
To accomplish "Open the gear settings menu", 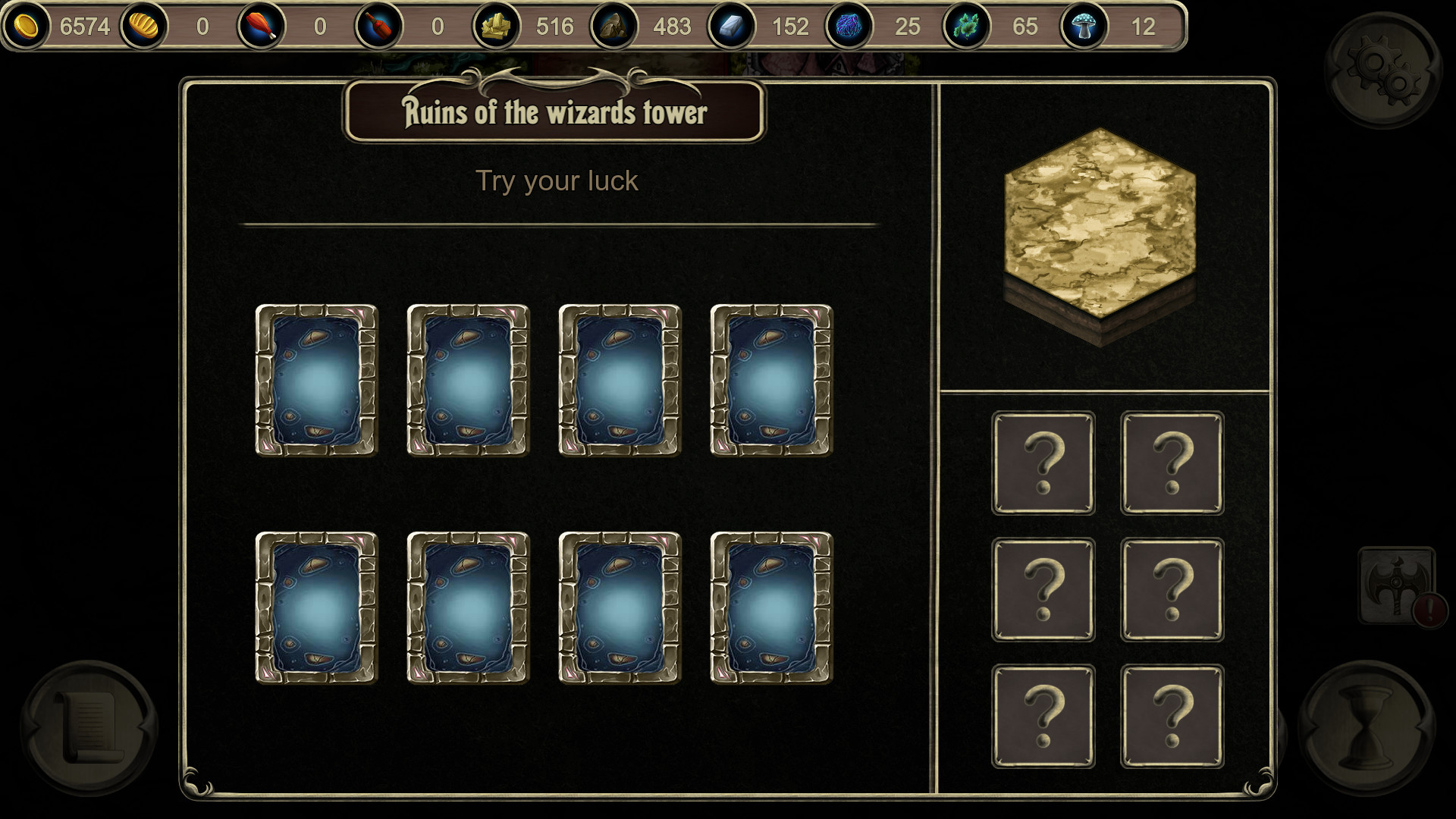I will [x=1382, y=70].
